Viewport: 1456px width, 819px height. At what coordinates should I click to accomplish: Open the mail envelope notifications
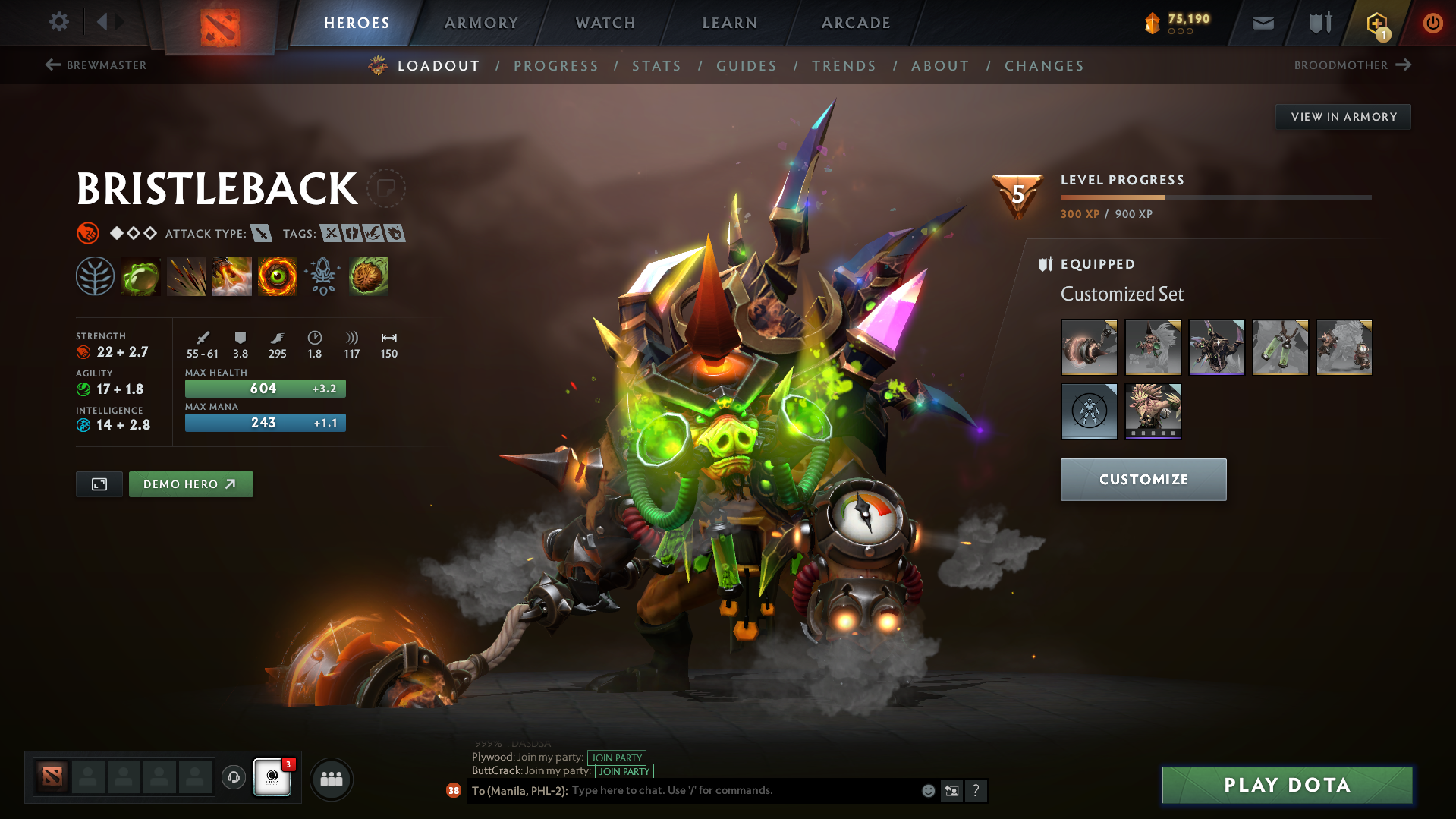click(x=1262, y=23)
